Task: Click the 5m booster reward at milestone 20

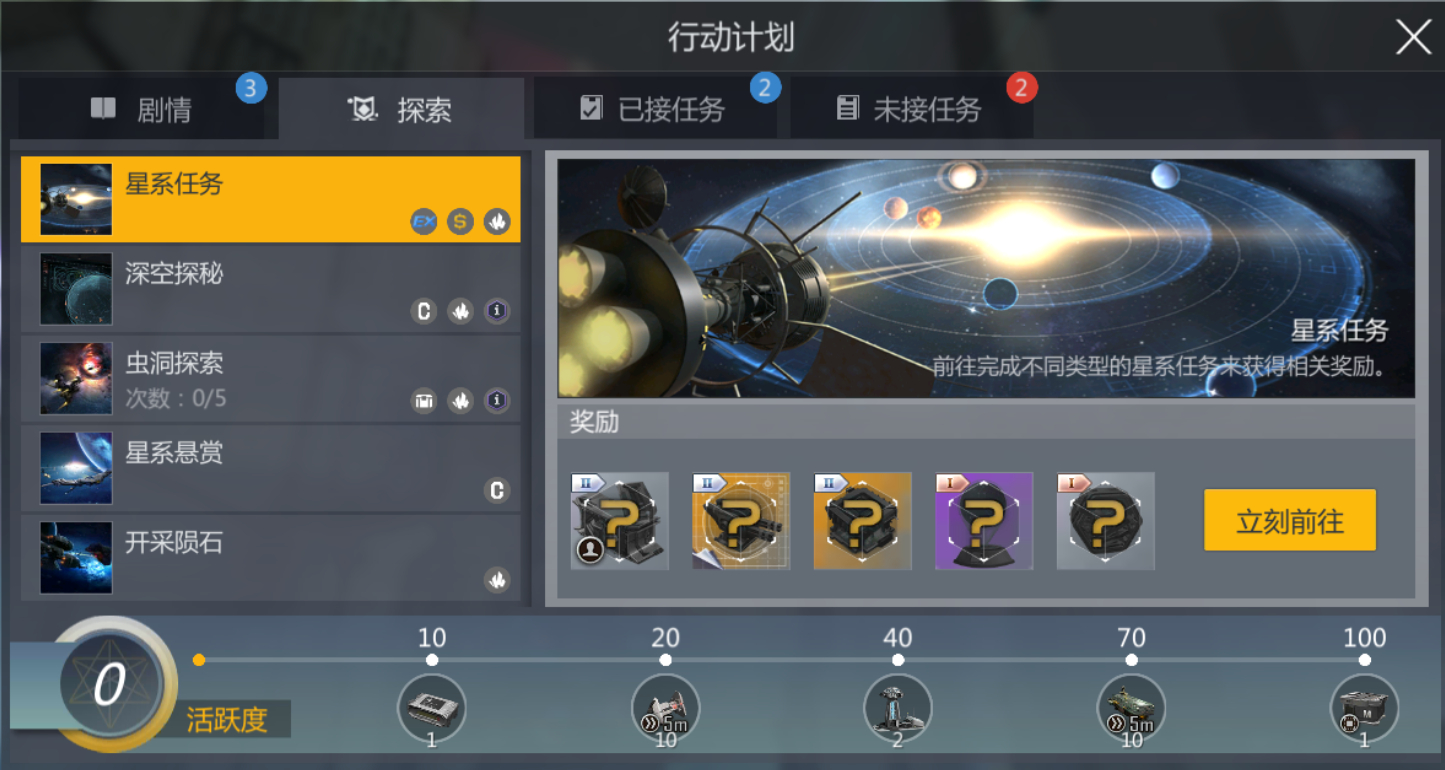Action: [665, 707]
